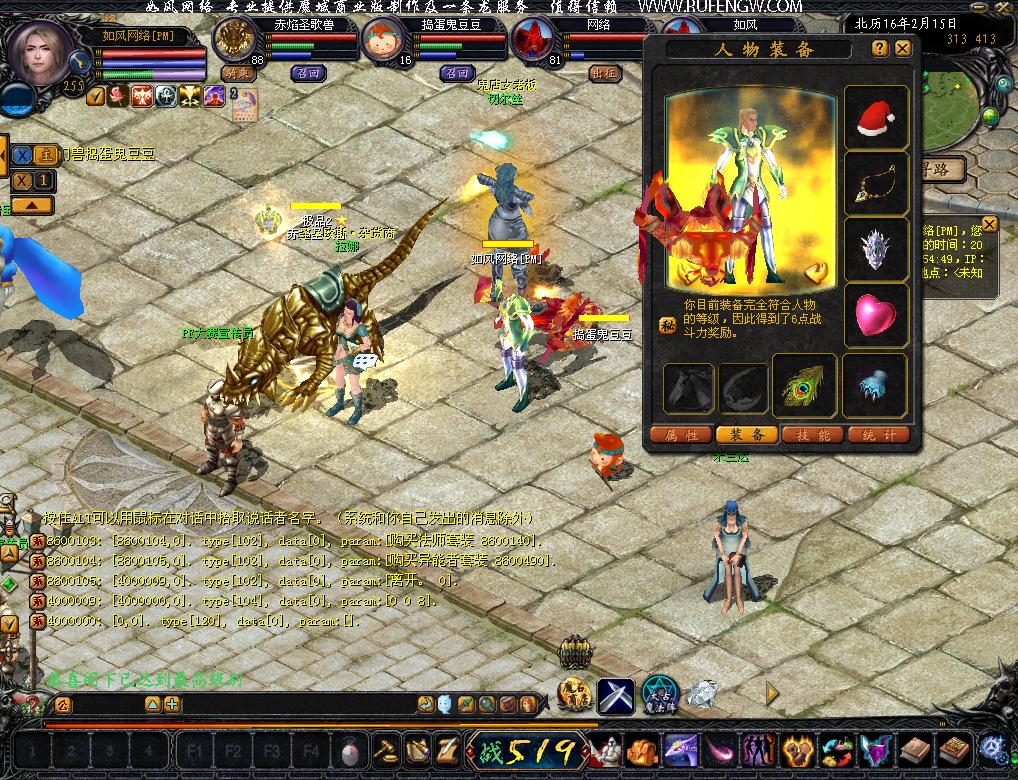Close the PM notice popup

[989, 224]
